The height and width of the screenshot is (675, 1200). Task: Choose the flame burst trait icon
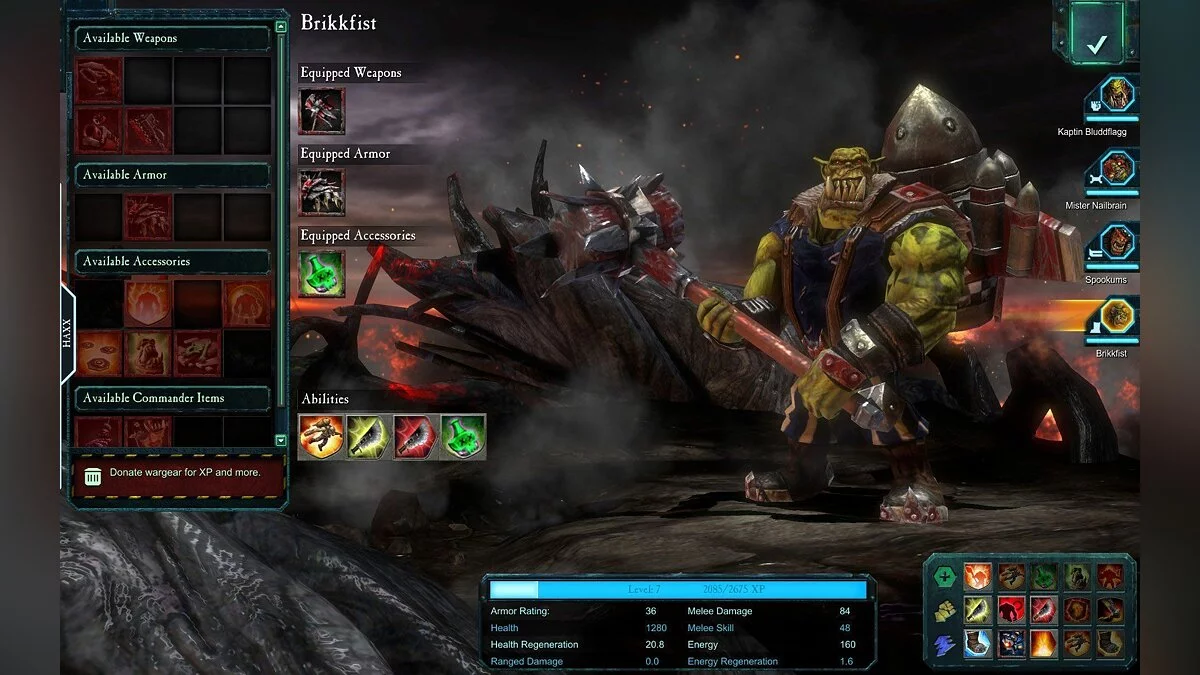[1043, 643]
